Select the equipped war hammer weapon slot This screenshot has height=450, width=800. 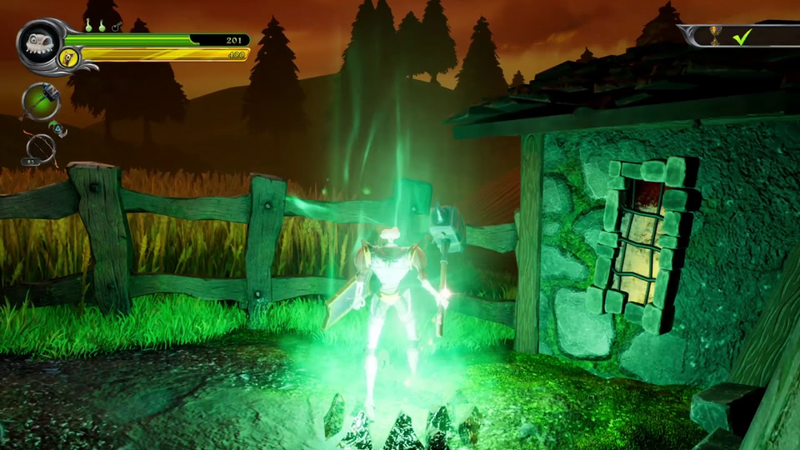coord(41,101)
